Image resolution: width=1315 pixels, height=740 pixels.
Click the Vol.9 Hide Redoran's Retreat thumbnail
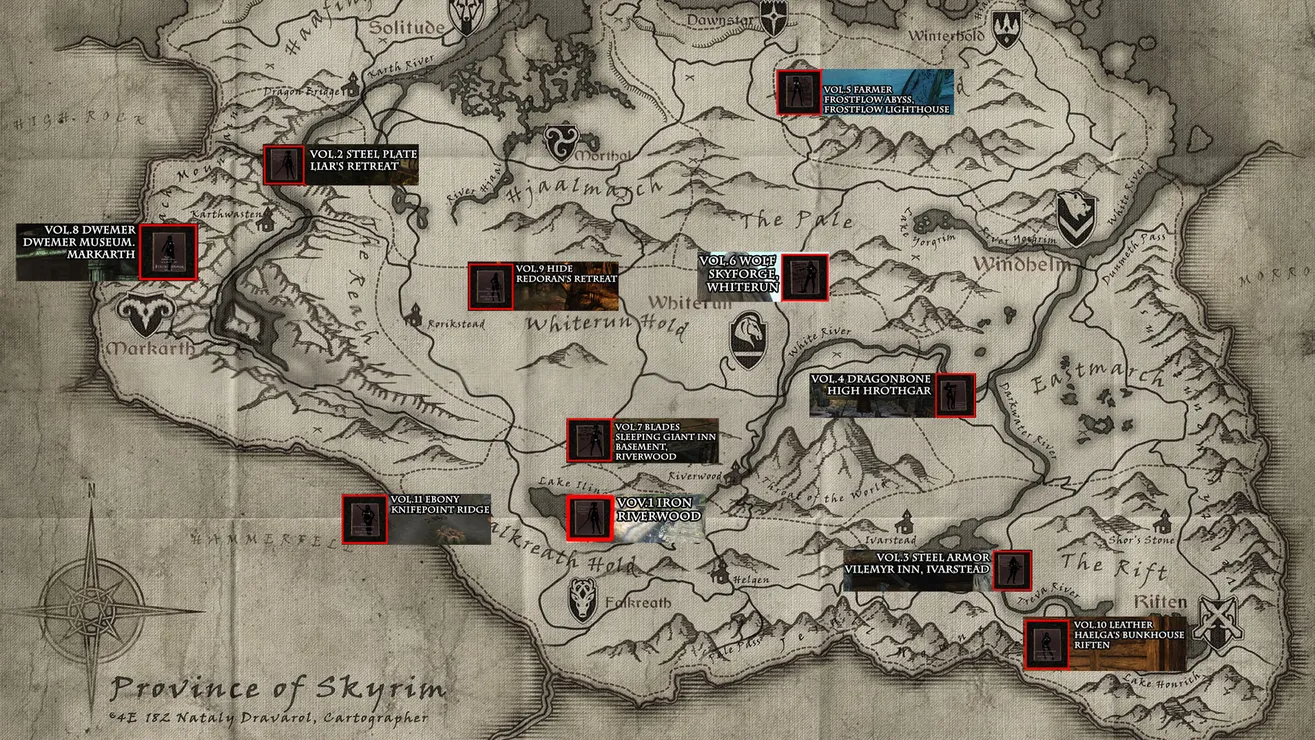pyautogui.click(x=490, y=286)
